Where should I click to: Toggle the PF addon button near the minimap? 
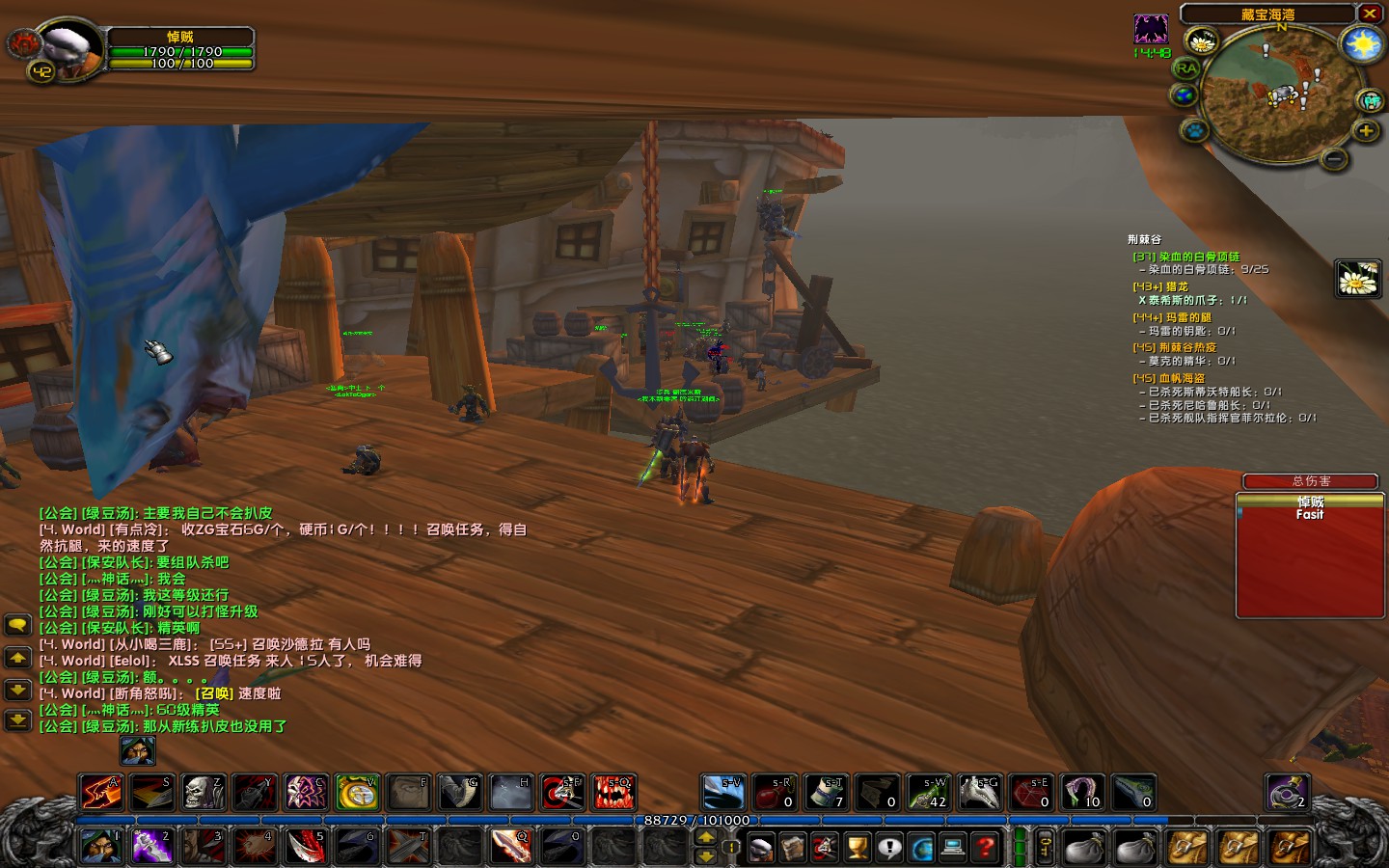pos(1369,99)
